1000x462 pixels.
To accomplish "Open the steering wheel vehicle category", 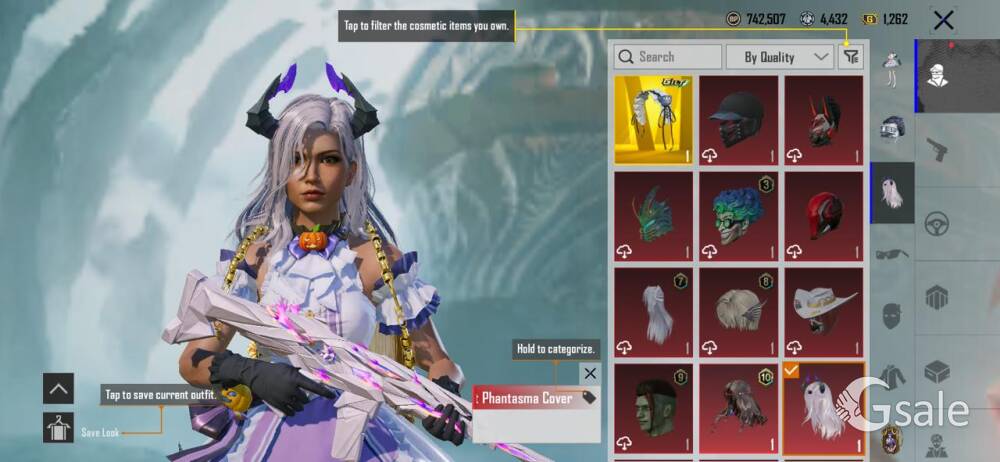I will (x=937, y=223).
